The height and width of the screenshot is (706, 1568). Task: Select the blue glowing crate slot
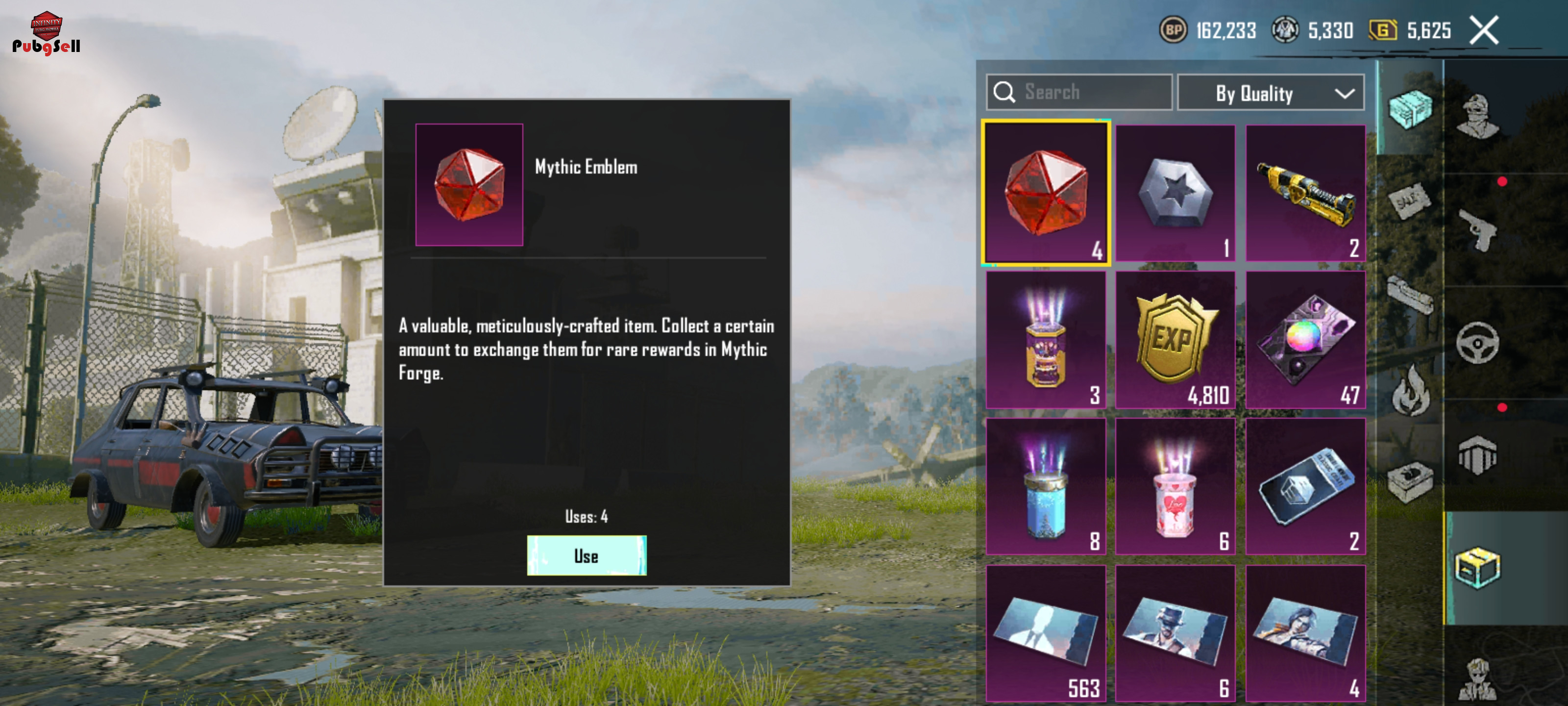point(1046,486)
